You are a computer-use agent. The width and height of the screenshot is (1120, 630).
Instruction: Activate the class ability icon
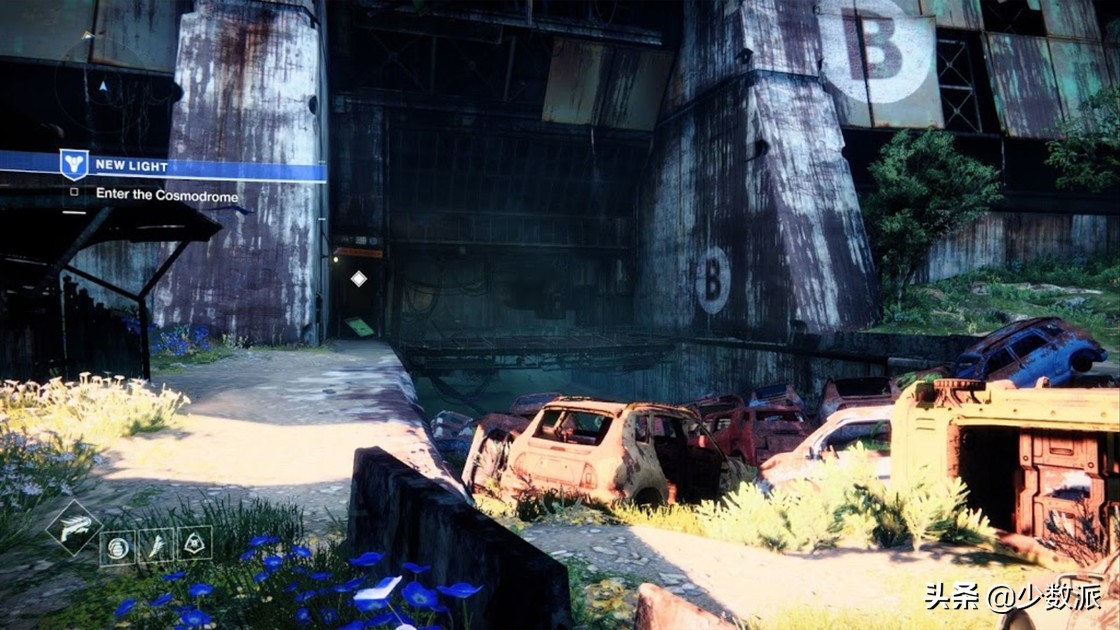pos(194,544)
